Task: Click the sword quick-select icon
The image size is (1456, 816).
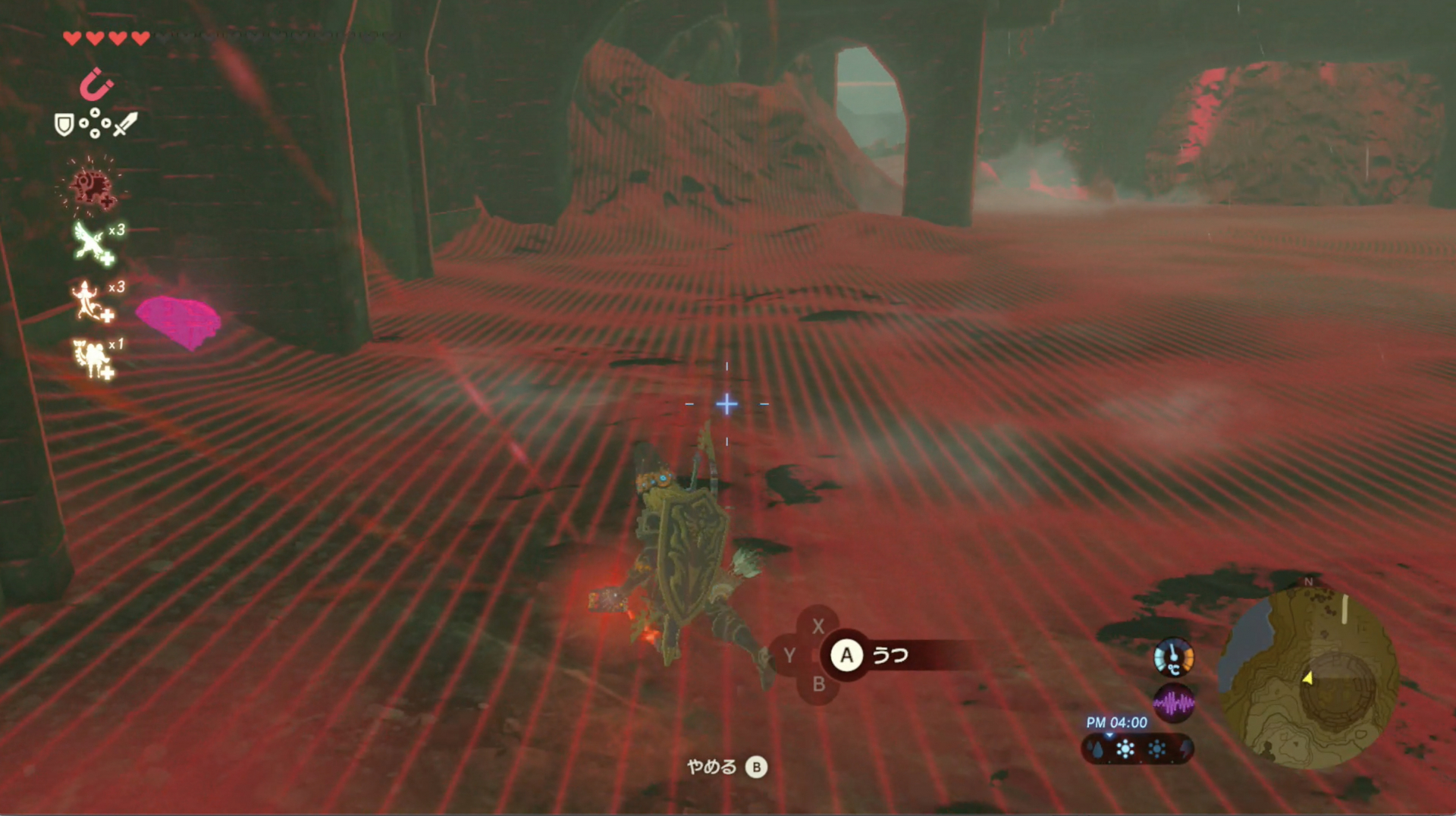Action: click(x=126, y=124)
